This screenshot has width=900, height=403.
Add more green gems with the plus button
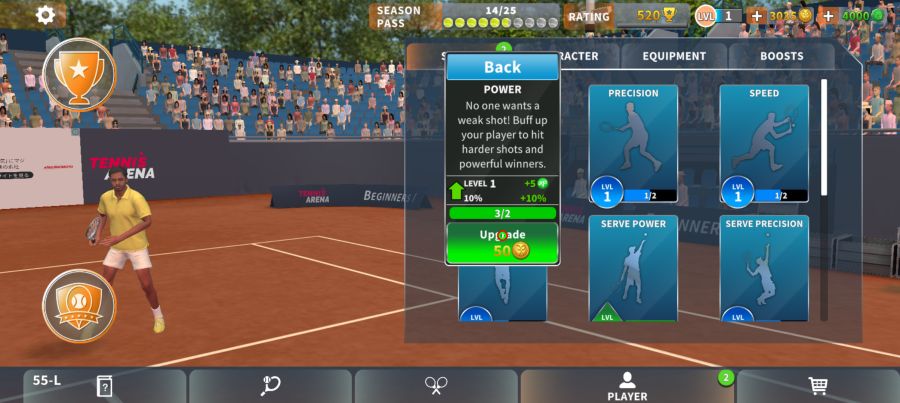coord(829,16)
